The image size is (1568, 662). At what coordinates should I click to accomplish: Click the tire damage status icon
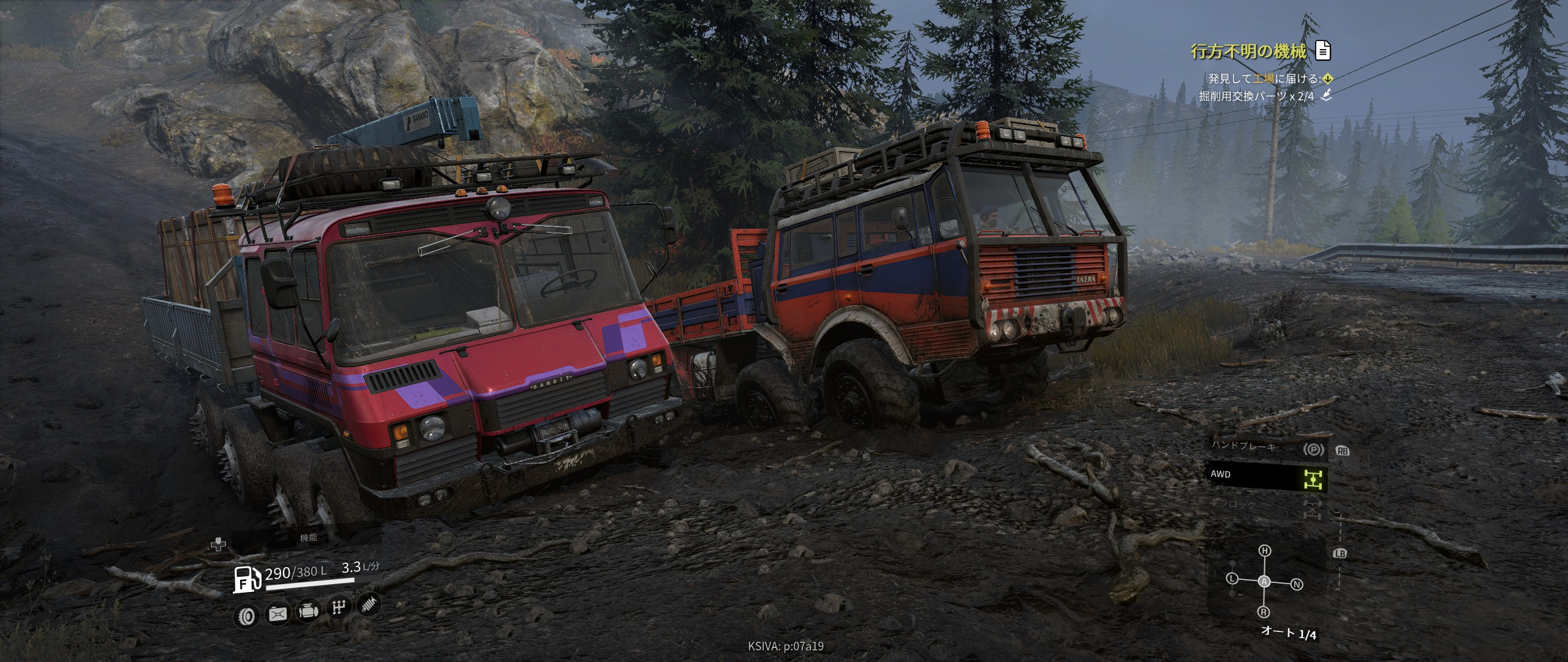[247, 617]
